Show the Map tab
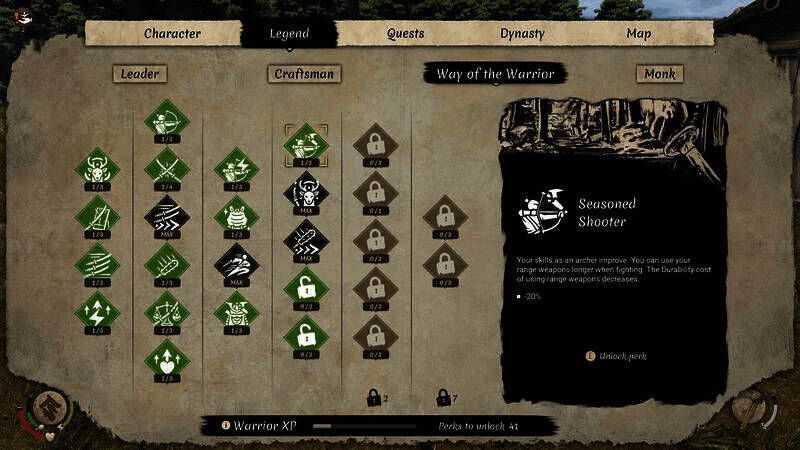 (x=639, y=33)
